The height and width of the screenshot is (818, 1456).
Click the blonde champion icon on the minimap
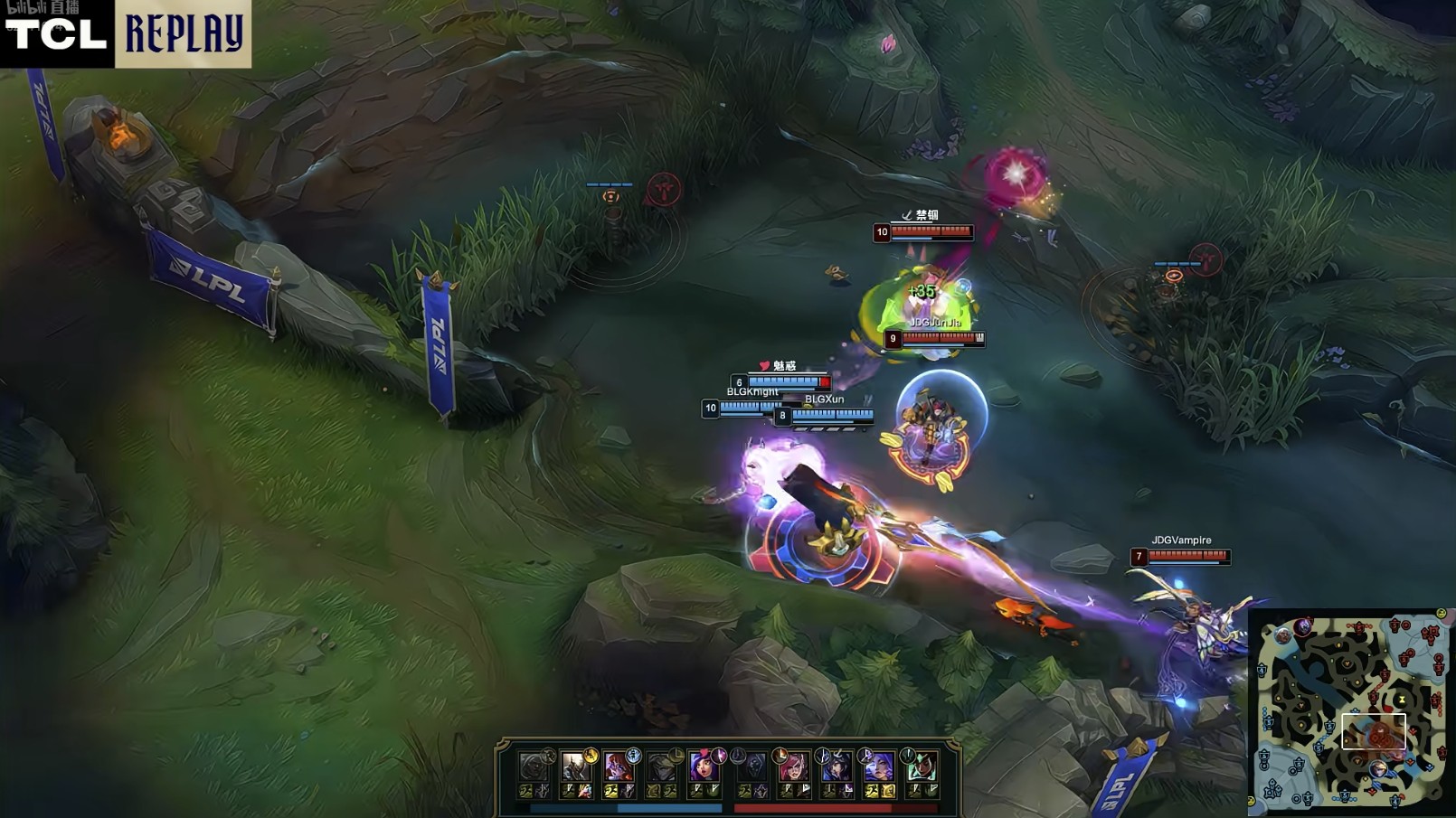point(1377,768)
